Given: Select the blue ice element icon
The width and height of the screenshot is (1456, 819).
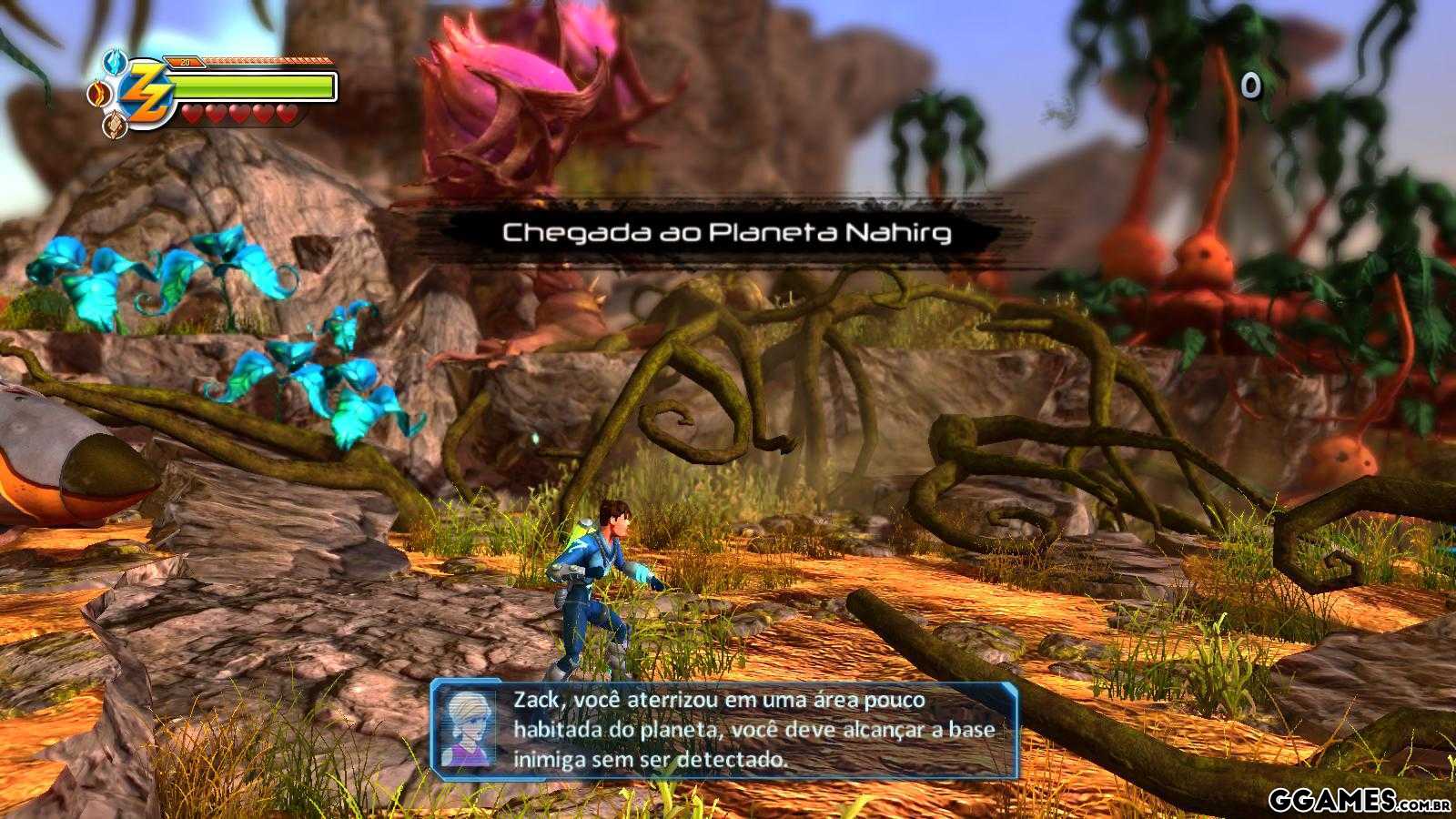Looking at the screenshot, I should 114,62.
